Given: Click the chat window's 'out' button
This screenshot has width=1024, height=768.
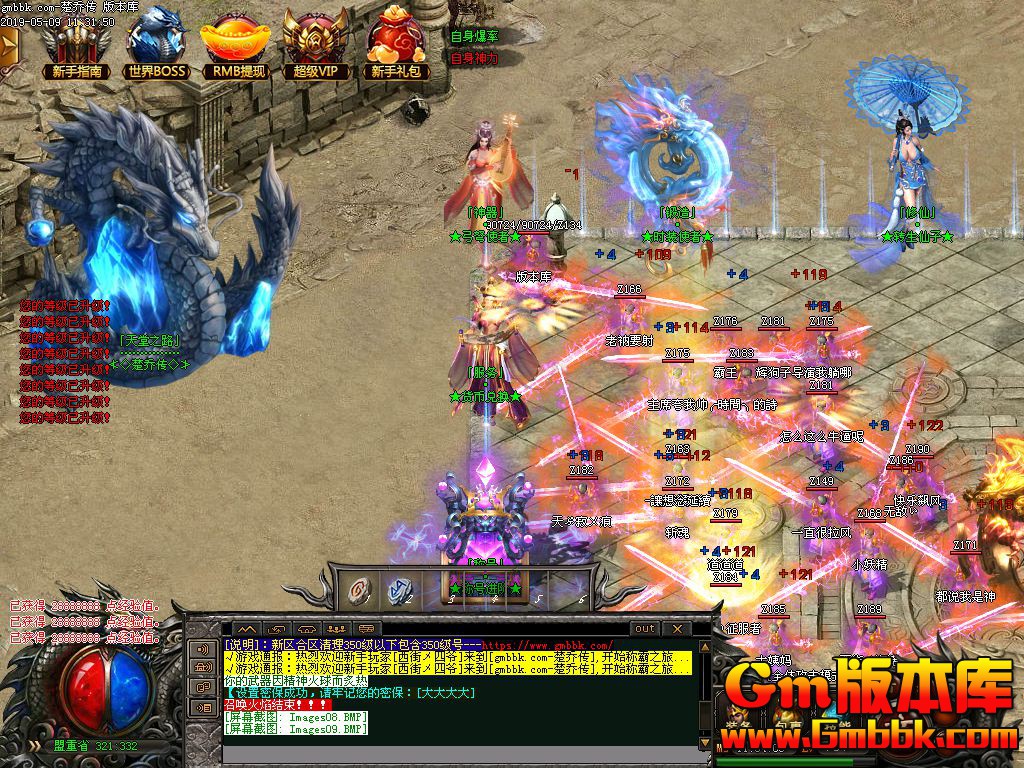Looking at the screenshot, I should point(644,628).
